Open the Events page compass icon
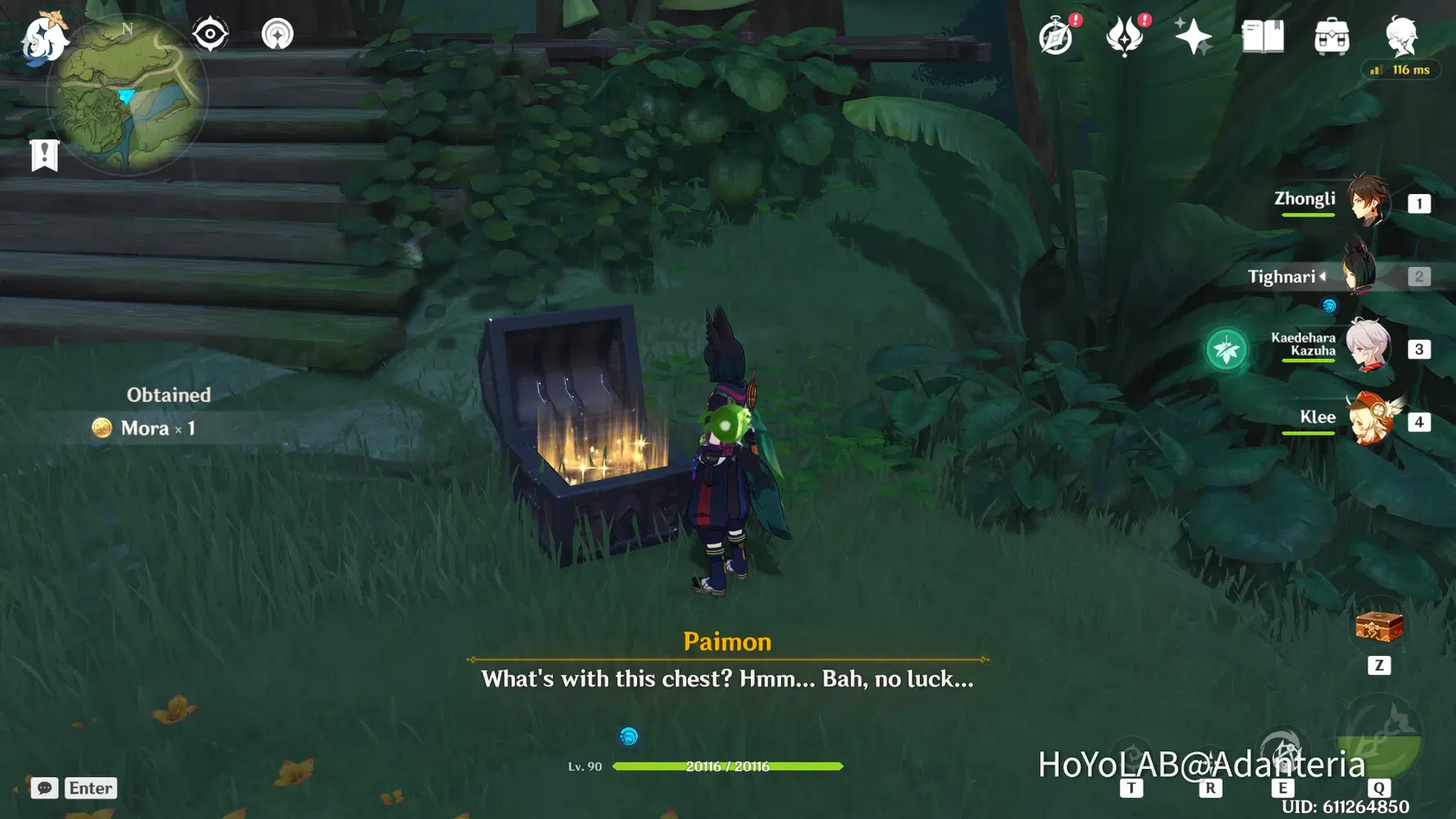1456x819 pixels. tap(1056, 34)
